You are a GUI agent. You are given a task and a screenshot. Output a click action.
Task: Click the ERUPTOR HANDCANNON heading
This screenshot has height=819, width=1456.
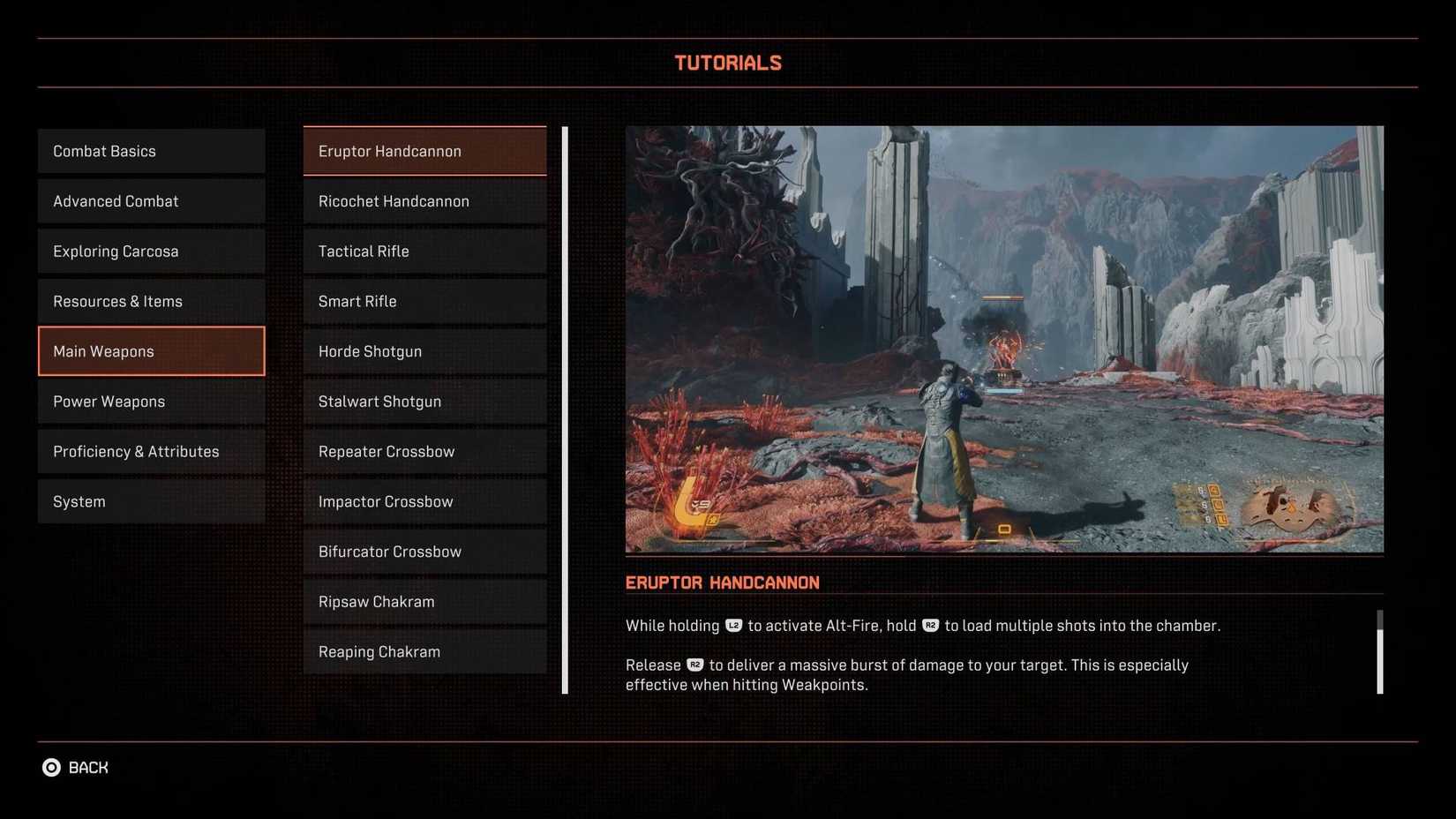pos(722,582)
